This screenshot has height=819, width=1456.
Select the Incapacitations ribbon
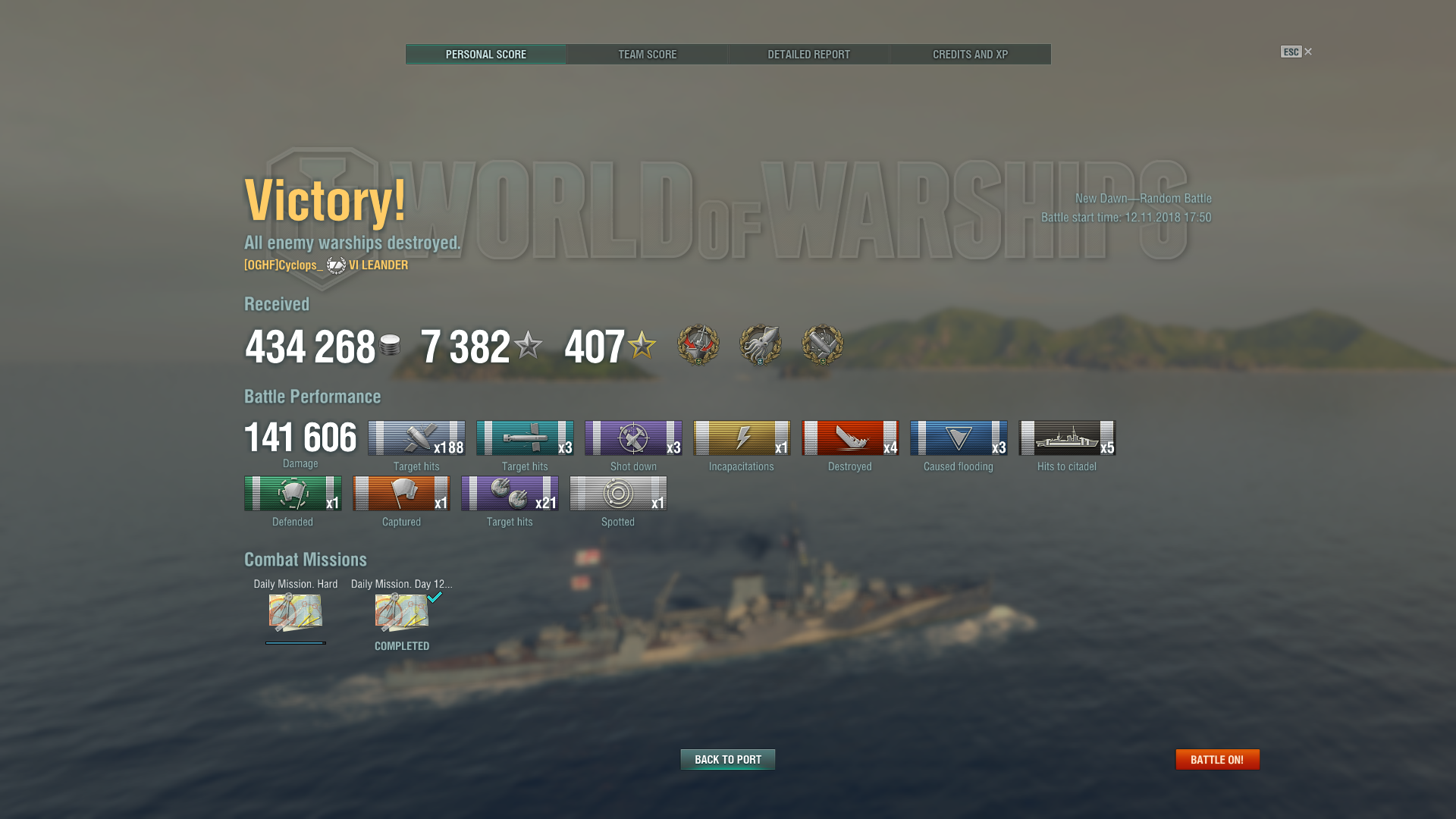[x=741, y=438]
